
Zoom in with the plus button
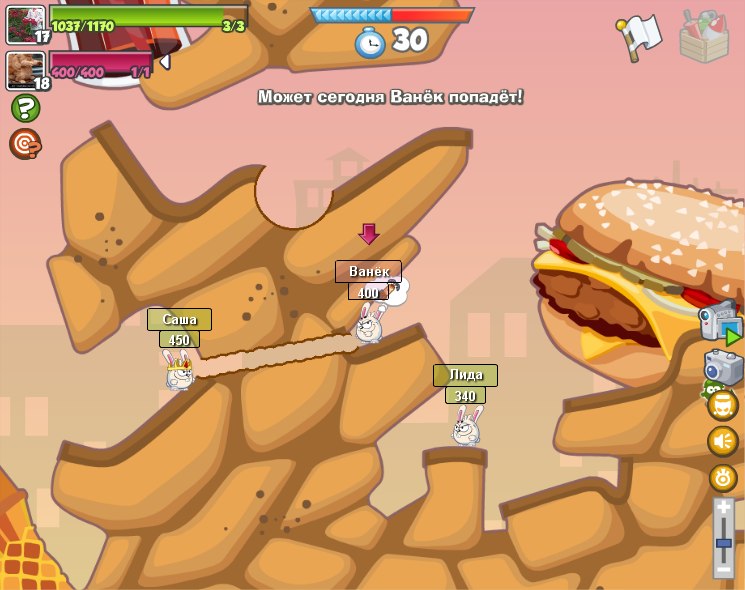click(x=723, y=509)
